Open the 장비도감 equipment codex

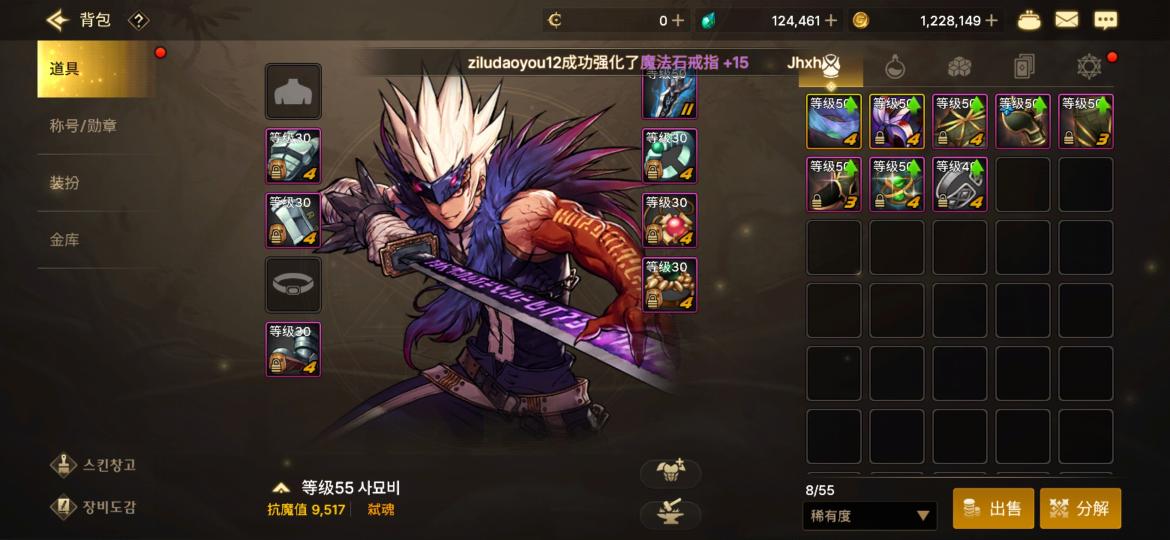(x=96, y=507)
